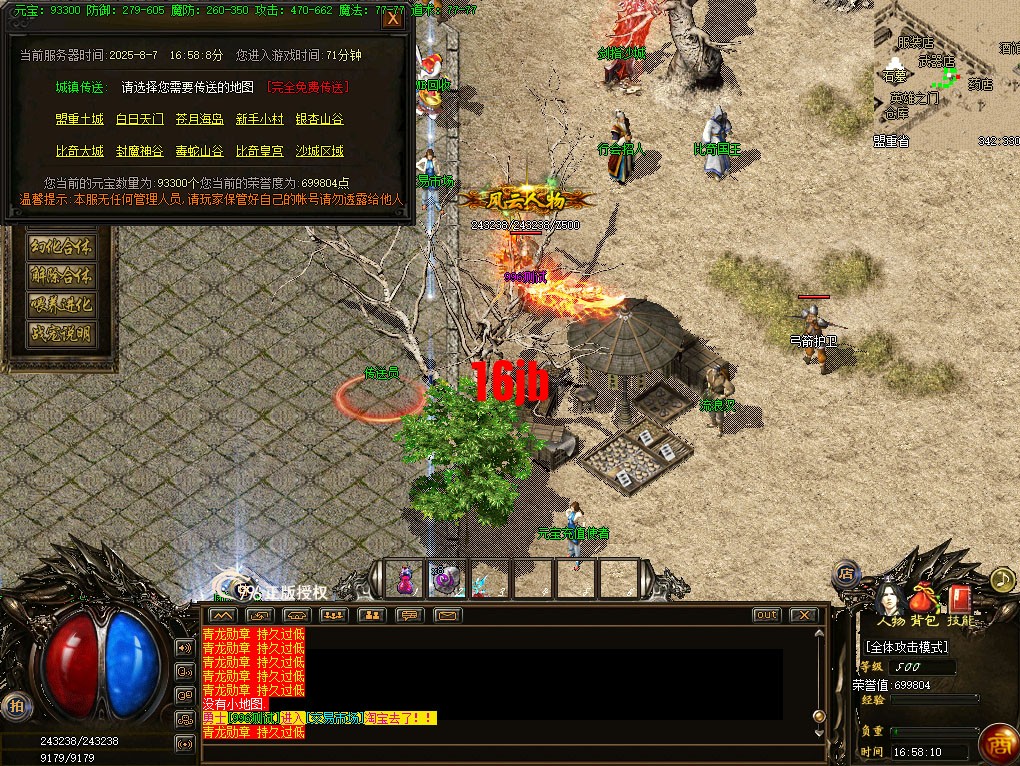Open the 人物 character portrait panel
The height and width of the screenshot is (766, 1020).
tap(888, 599)
